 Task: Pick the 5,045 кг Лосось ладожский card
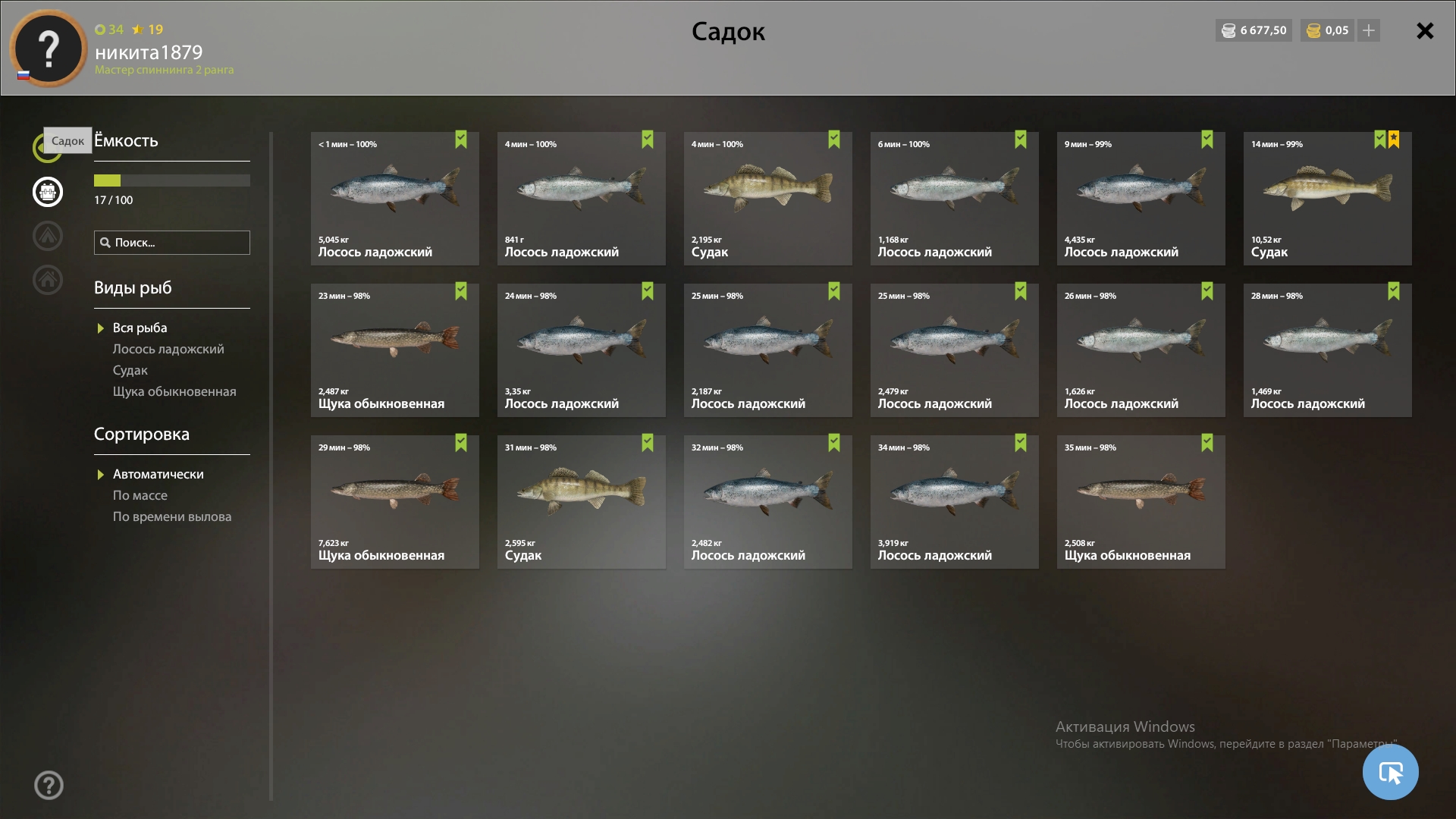(394, 199)
